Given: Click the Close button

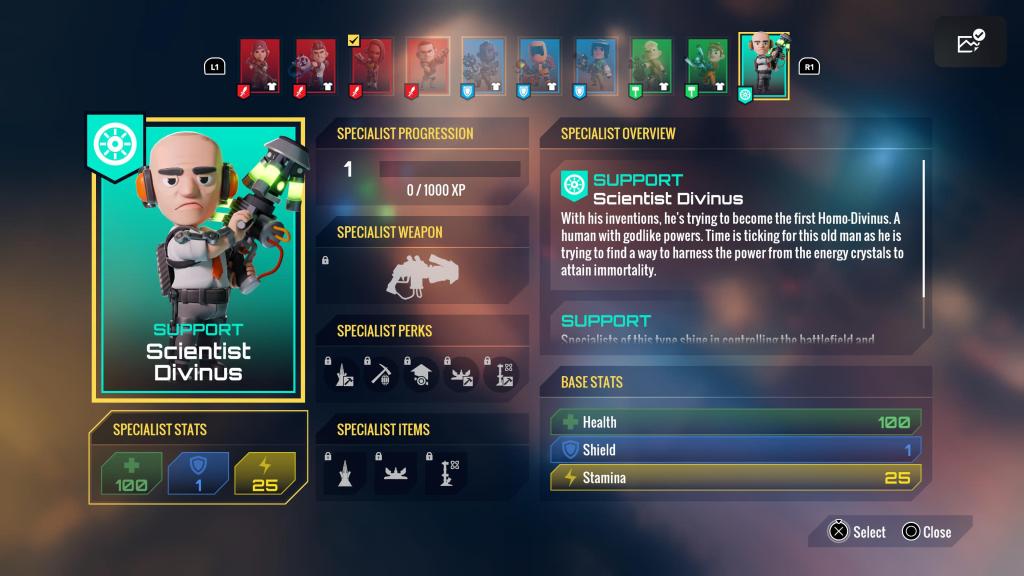Looking at the screenshot, I should [x=926, y=532].
